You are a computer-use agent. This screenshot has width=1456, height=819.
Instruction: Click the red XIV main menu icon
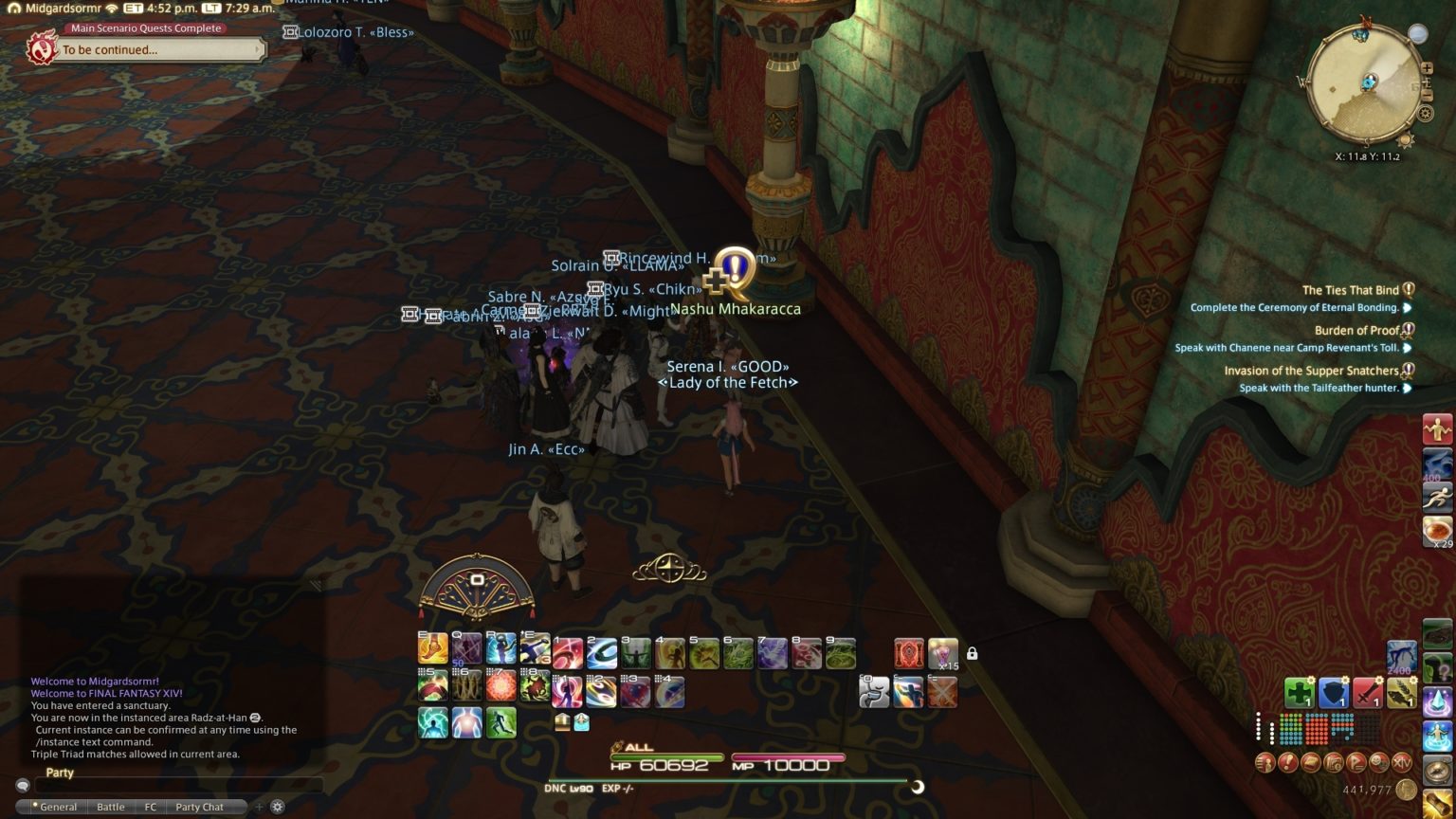[x=1402, y=764]
